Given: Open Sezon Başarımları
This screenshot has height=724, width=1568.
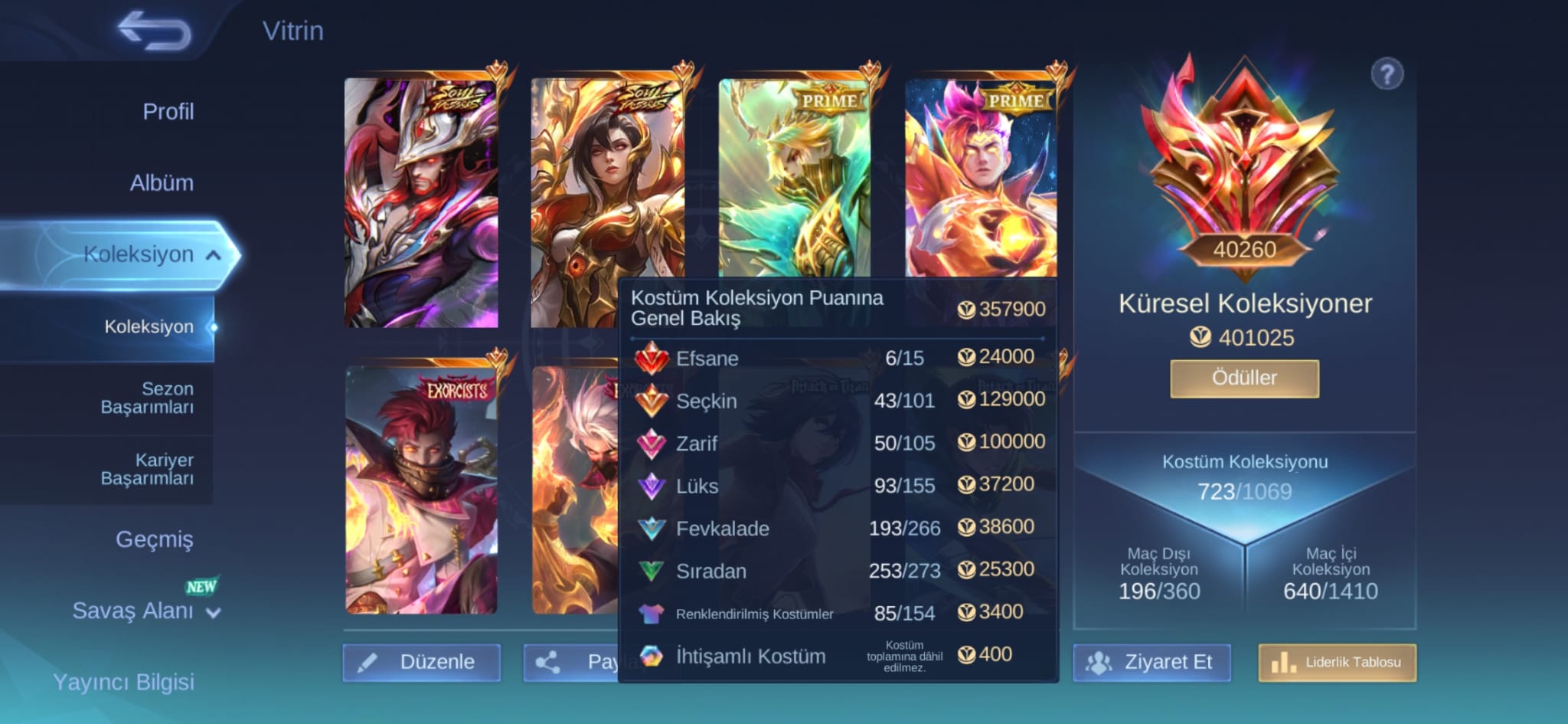Looking at the screenshot, I should (146, 398).
